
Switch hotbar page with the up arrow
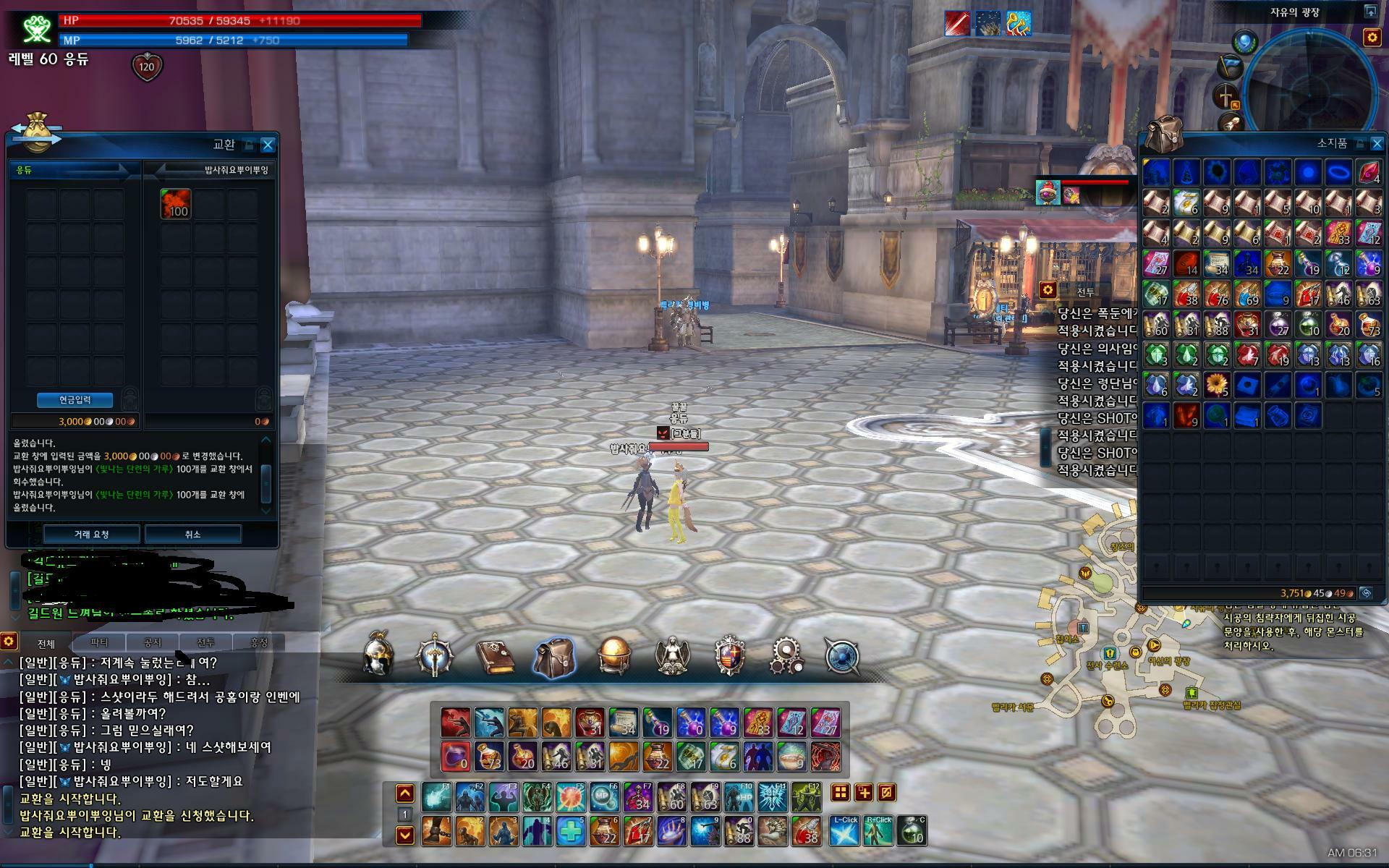tap(405, 793)
